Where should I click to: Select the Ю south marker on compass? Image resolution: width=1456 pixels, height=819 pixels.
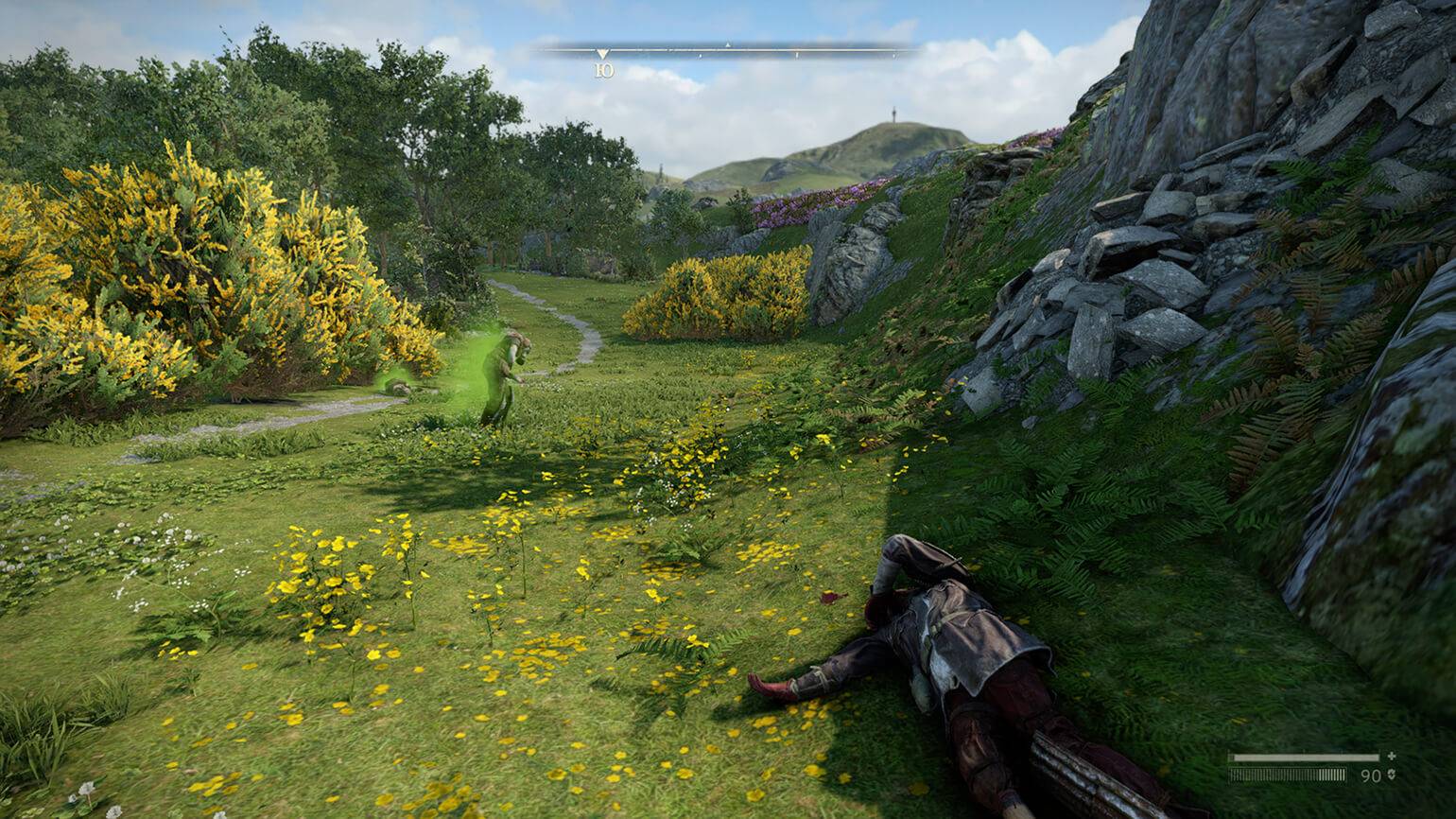(x=603, y=69)
